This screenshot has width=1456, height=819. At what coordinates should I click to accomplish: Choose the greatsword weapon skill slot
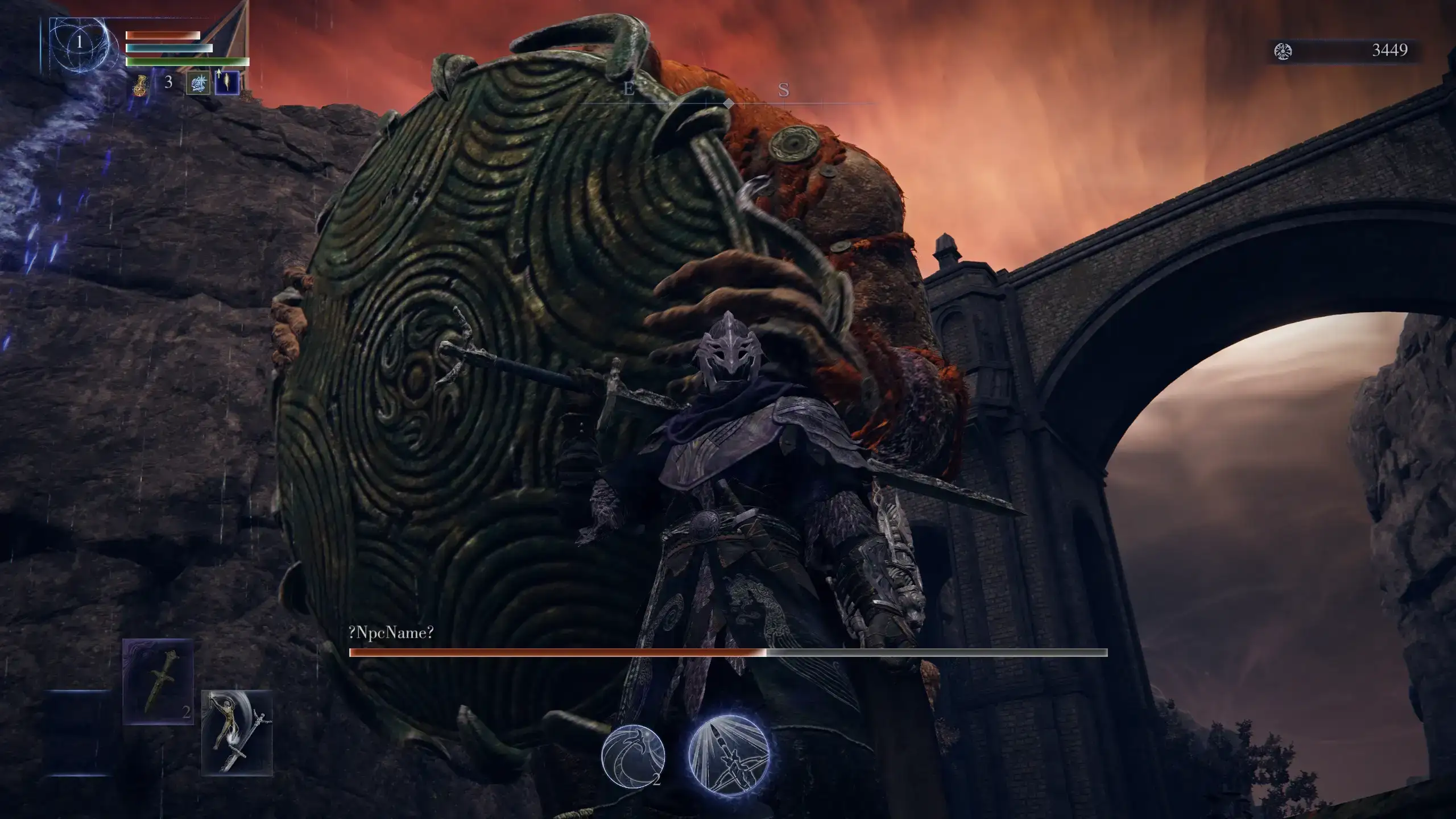(x=237, y=733)
